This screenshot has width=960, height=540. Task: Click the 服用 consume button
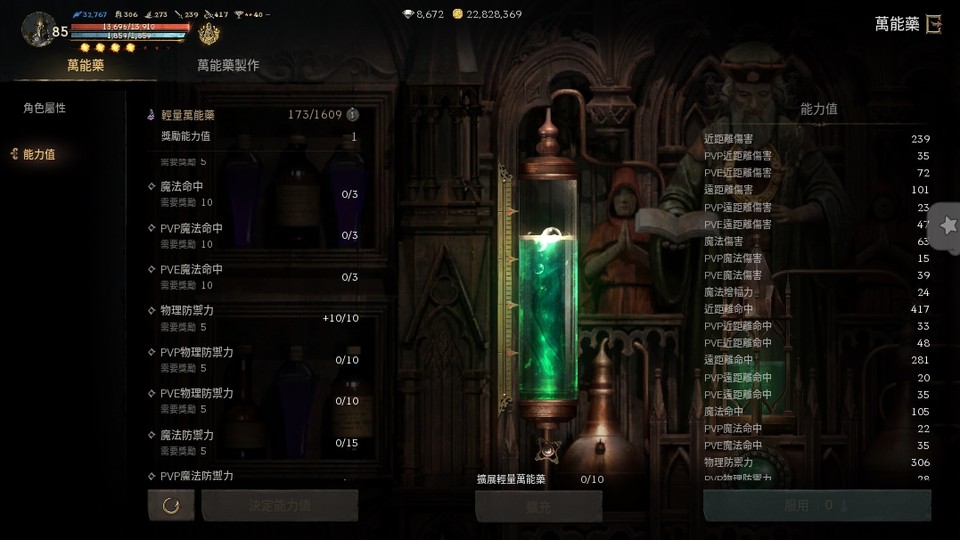(816, 506)
